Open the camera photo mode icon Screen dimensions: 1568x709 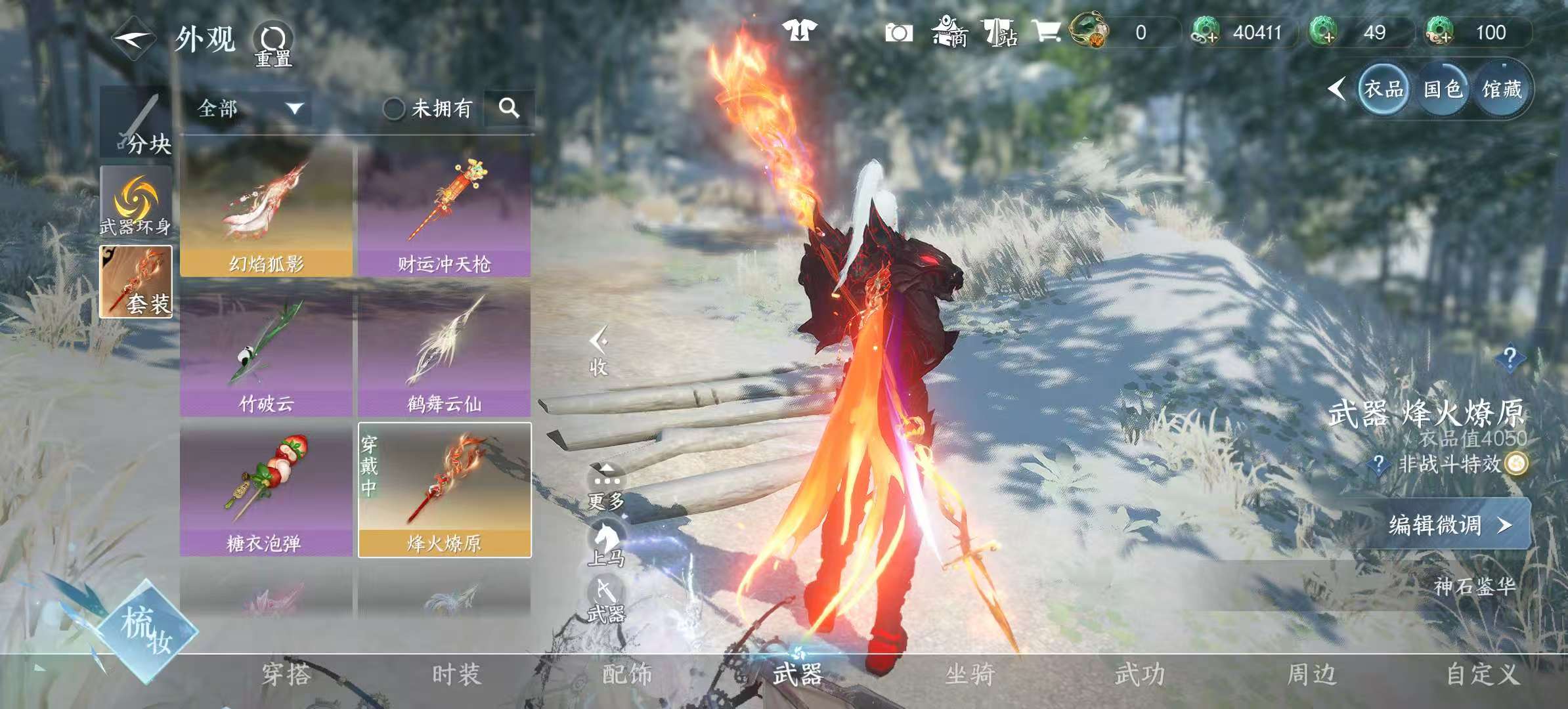(898, 33)
